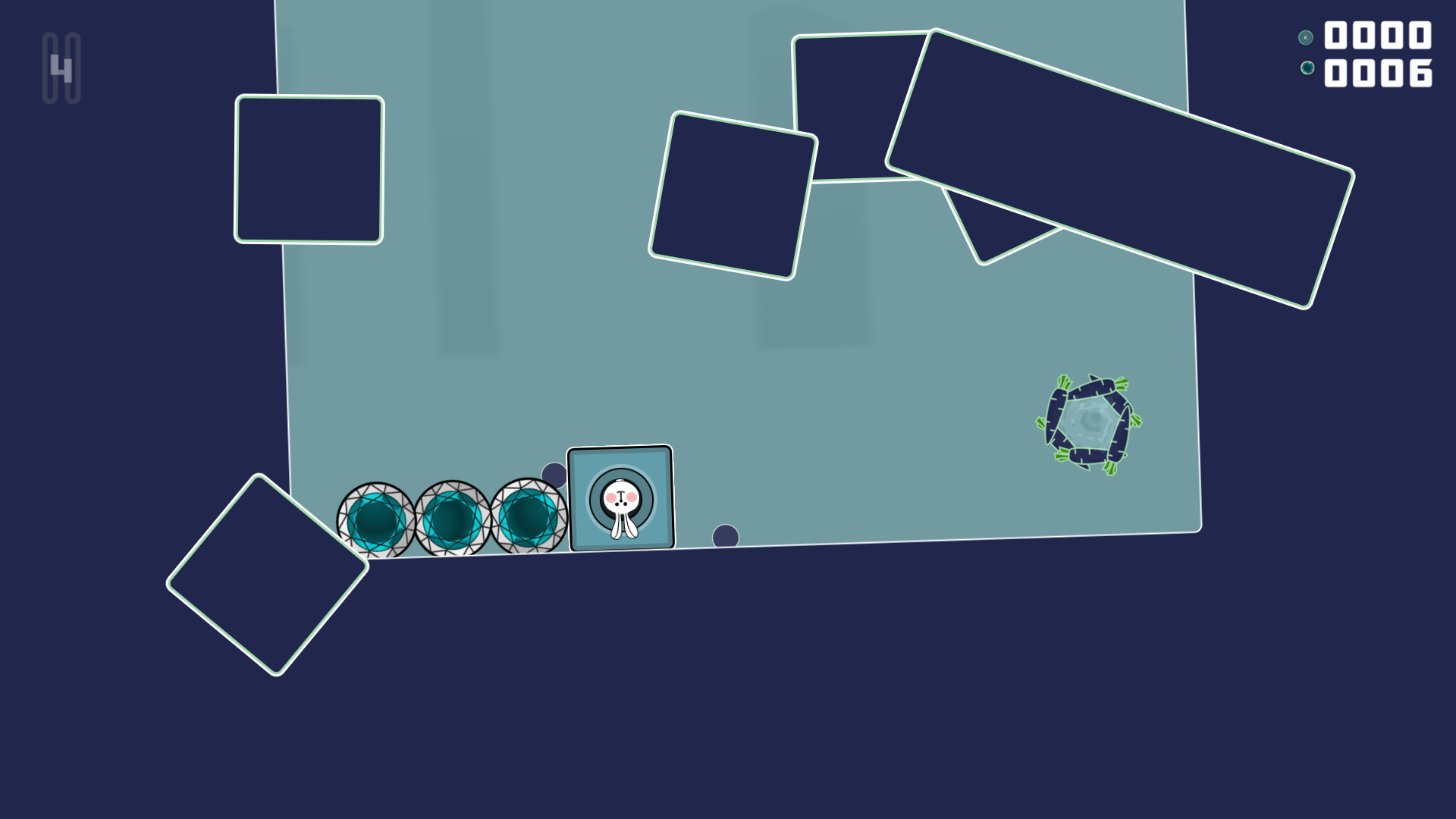Viewport: 1456px width, 819px height.
Task: Click the small dot above the gear wheels
Action: pos(554,475)
